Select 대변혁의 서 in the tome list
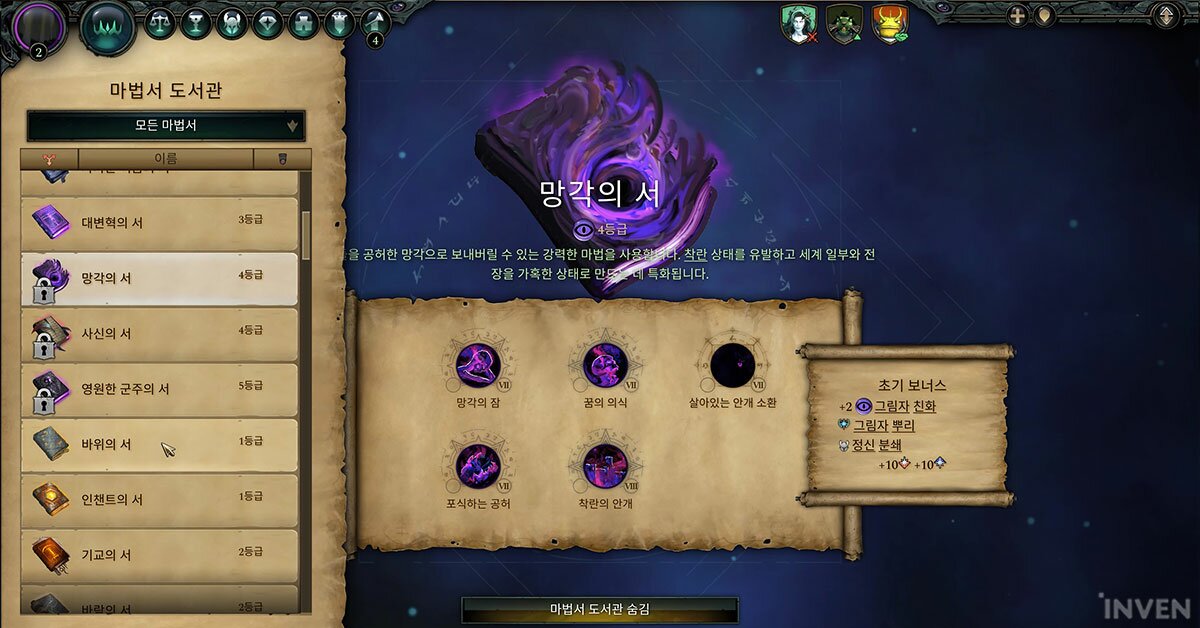Screen dimensions: 1200x628 click(x=160, y=222)
